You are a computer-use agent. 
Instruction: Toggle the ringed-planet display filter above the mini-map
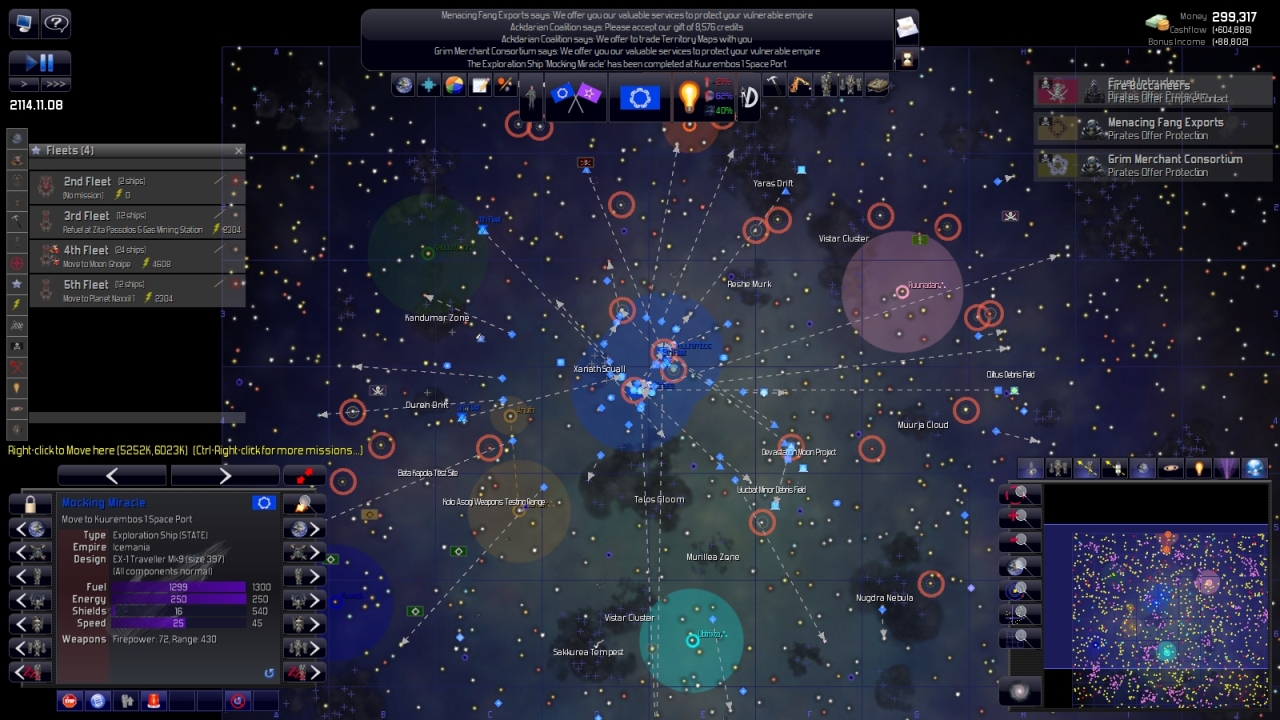pos(1171,467)
